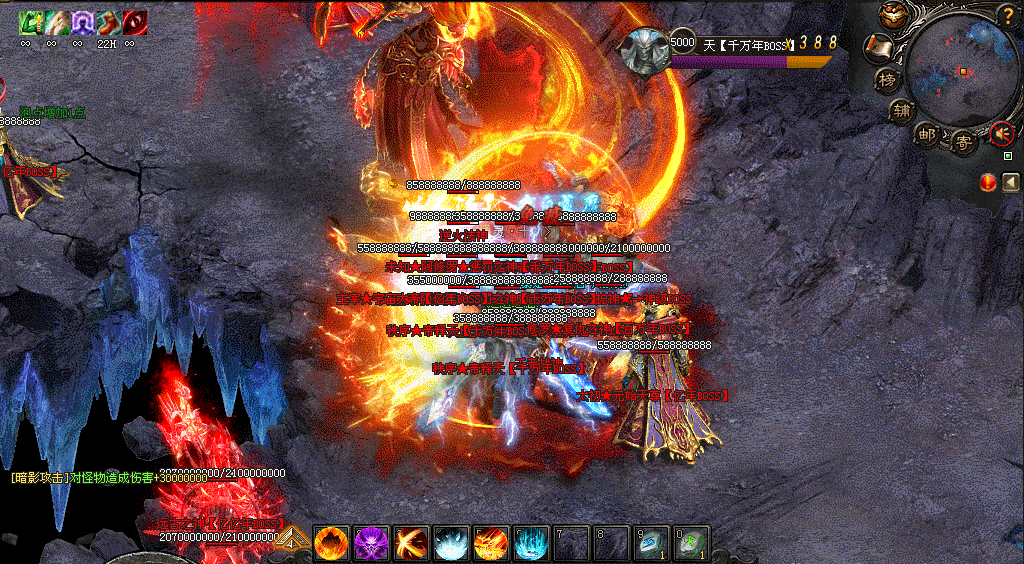The height and width of the screenshot is (564, 1024).
Task: Click the boot buff icon with 22H timer
Action: pyautogui.click(x=107, y=21)
